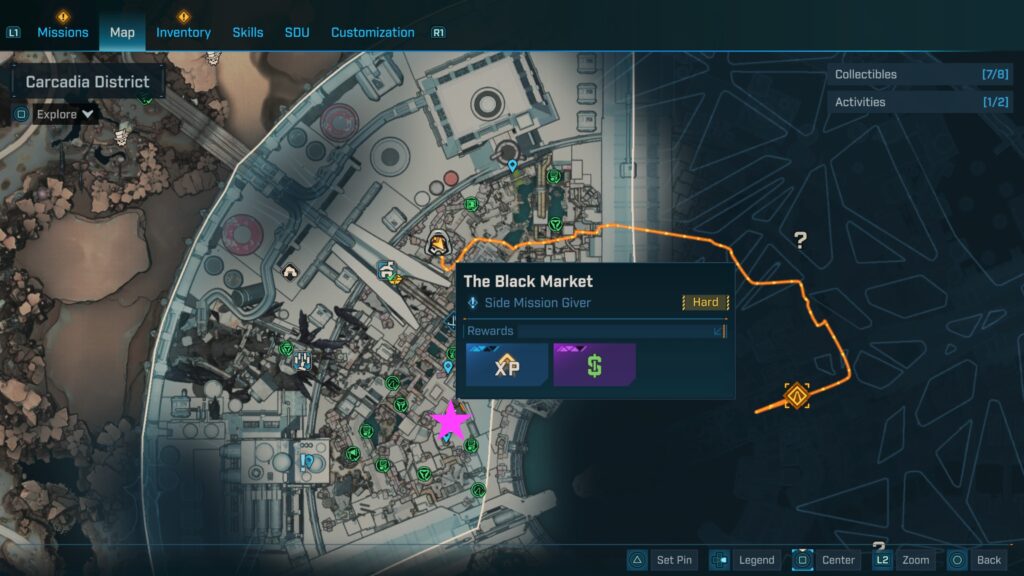Select the cash reward tile

tap(594, 365)
